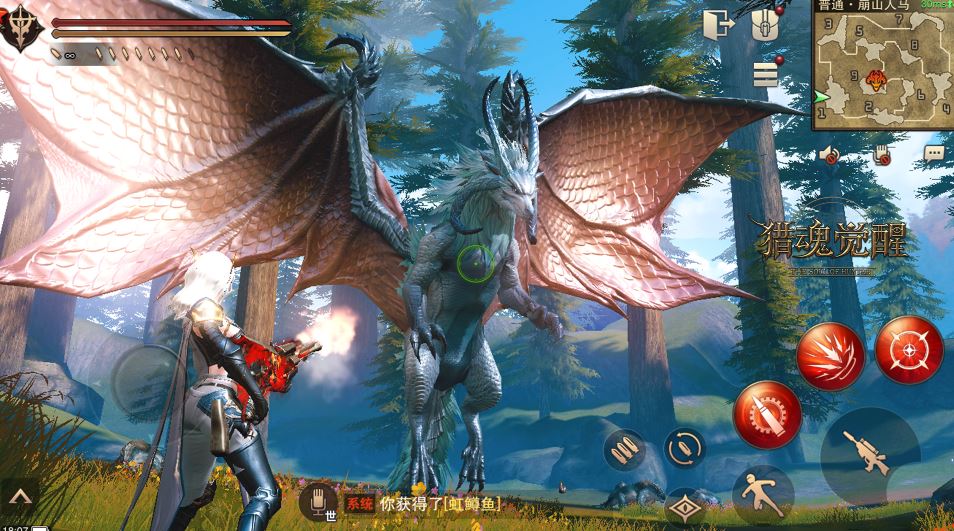The image size is (954, 531).
Task: Open the area minimap
Action: (882, 66)
